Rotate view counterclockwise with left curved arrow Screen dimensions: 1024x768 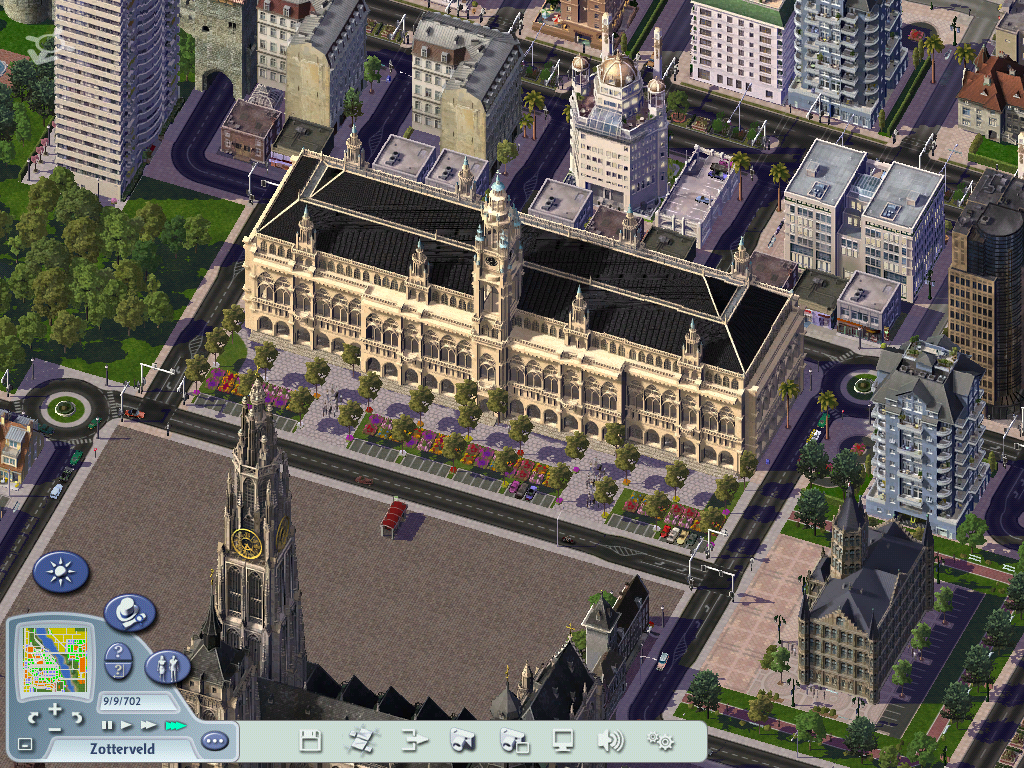coord(32,717)
